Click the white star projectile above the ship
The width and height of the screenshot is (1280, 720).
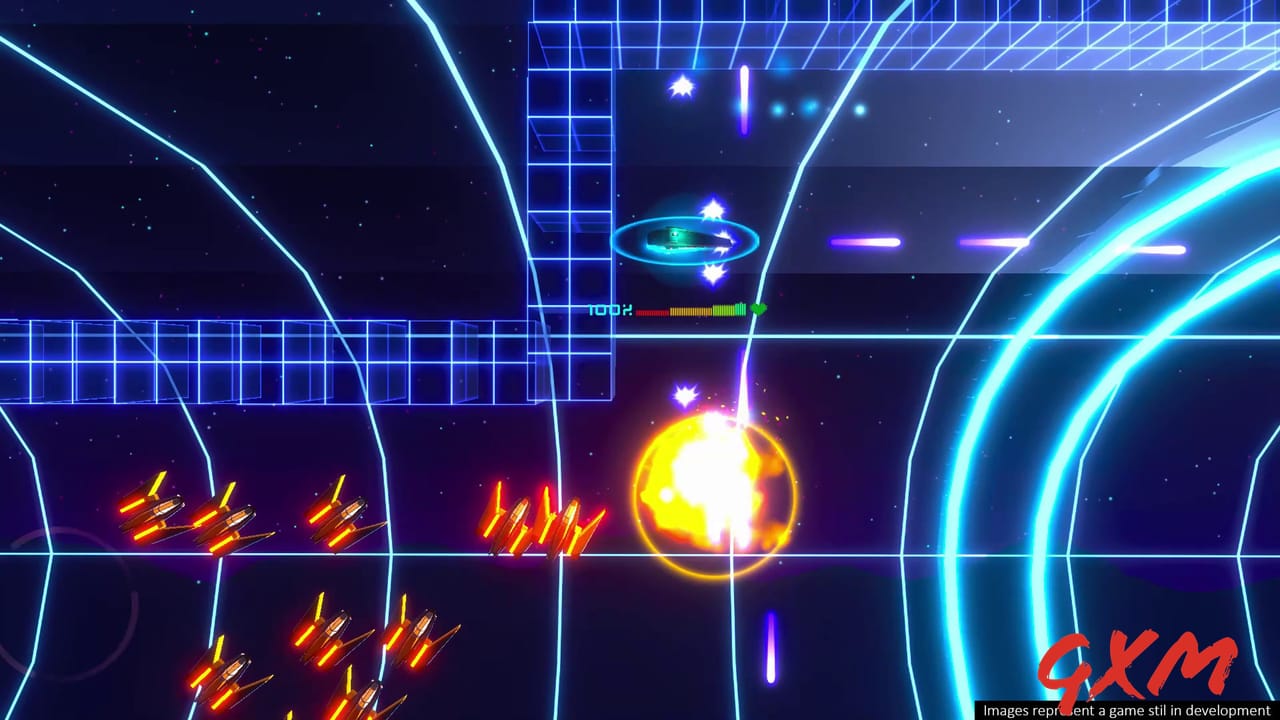tap(712, 210)
